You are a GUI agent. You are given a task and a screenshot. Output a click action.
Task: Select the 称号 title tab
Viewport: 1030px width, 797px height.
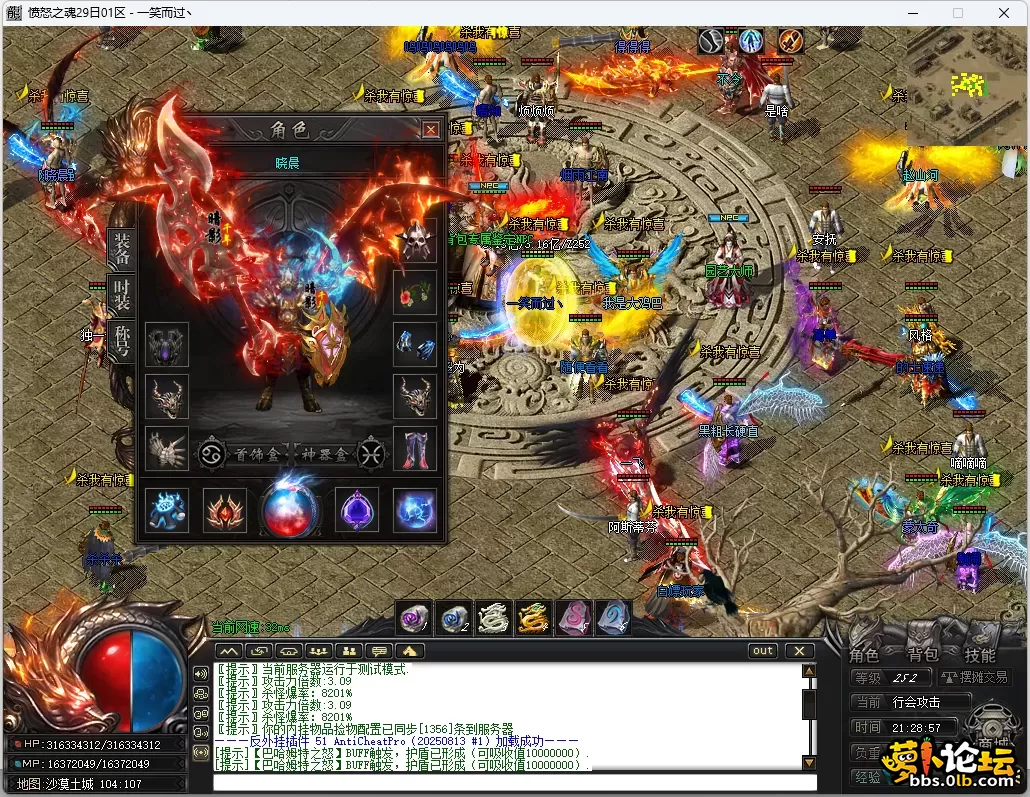(x=121, y=343)
